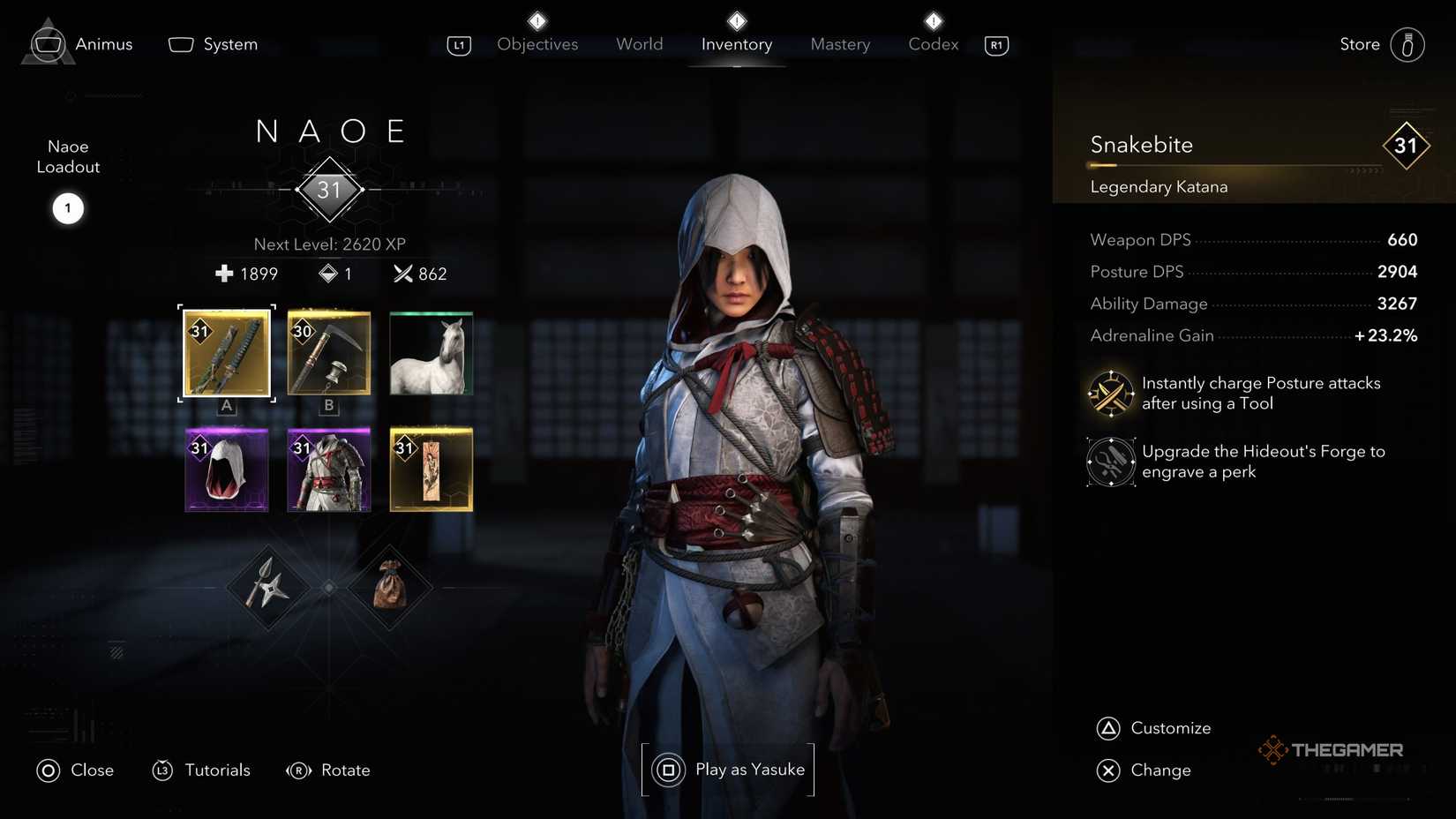Click the Hideout Forge engraving icon
This screenshot has height=819, width=1456.
(1110, 461)
